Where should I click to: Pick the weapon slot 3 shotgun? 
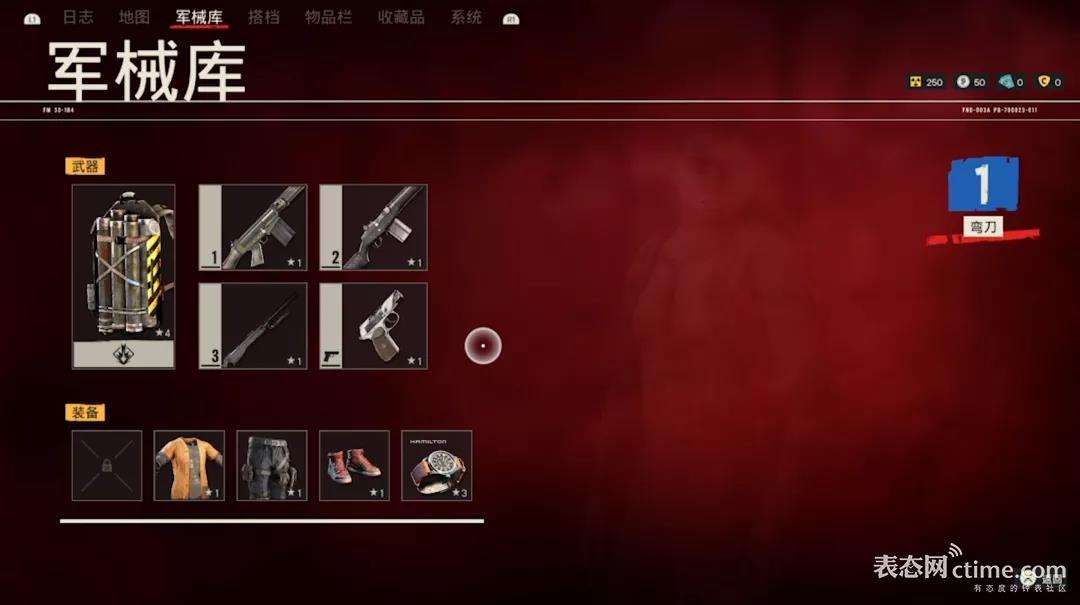pos(253,325)
